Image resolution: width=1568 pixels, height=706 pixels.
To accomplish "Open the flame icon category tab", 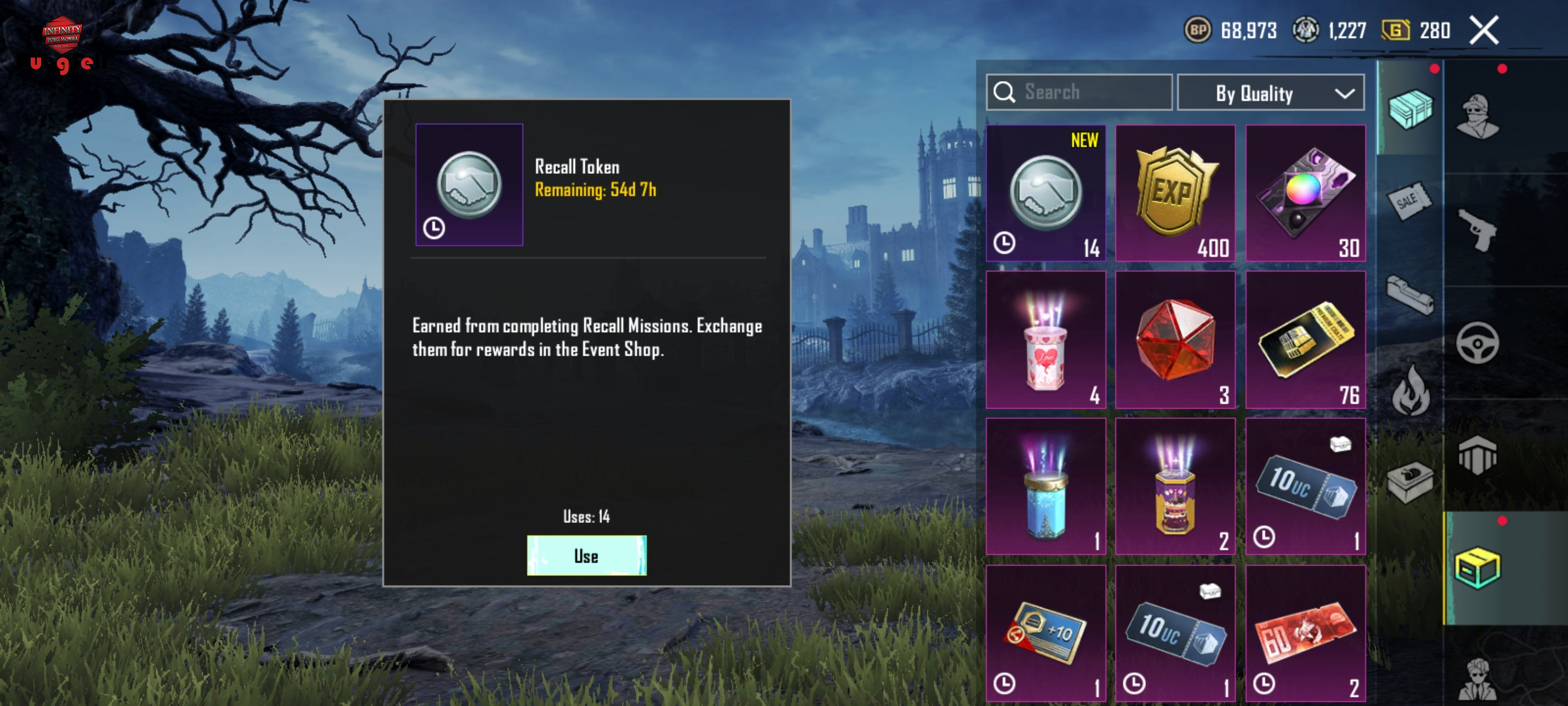I will coord(1410,391).
